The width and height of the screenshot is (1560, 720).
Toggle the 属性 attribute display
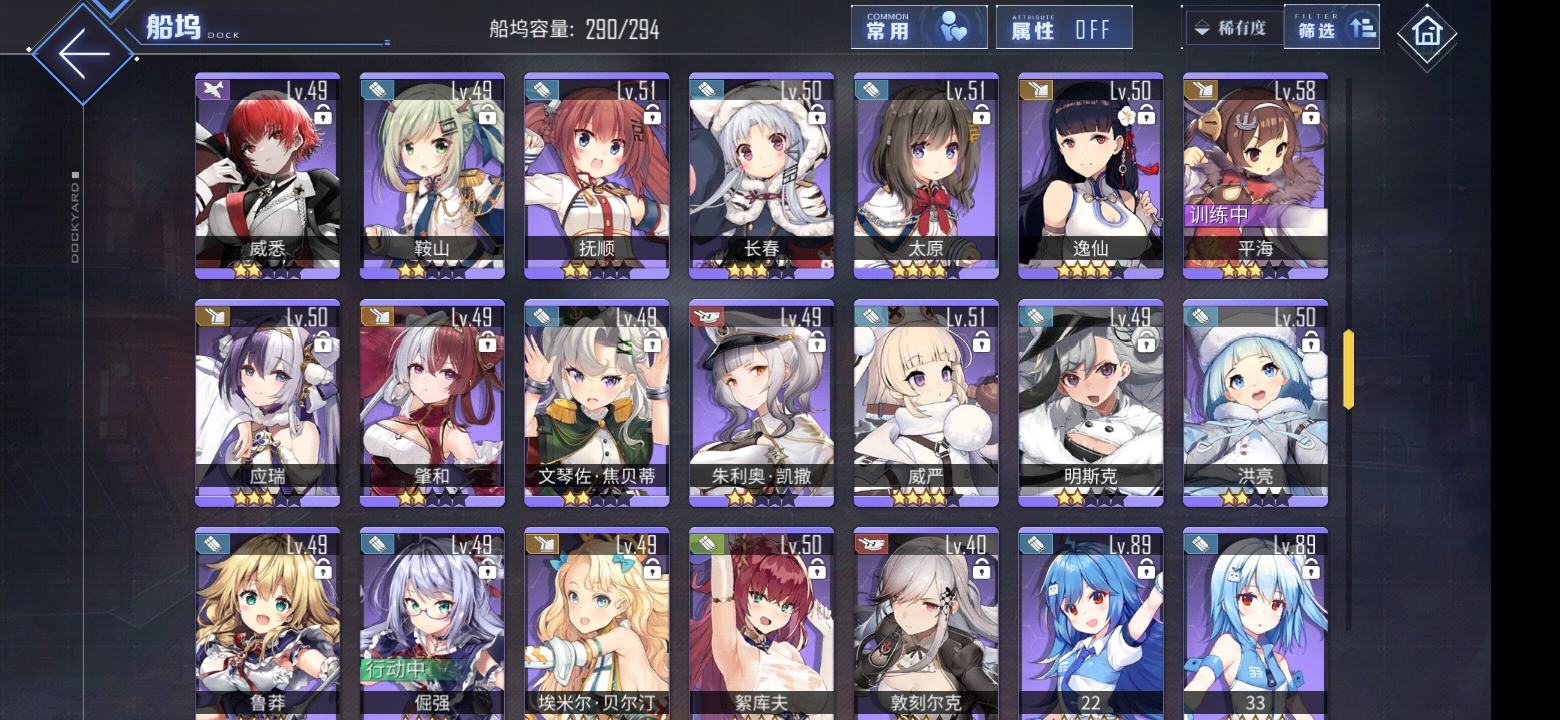point(1063,28)
